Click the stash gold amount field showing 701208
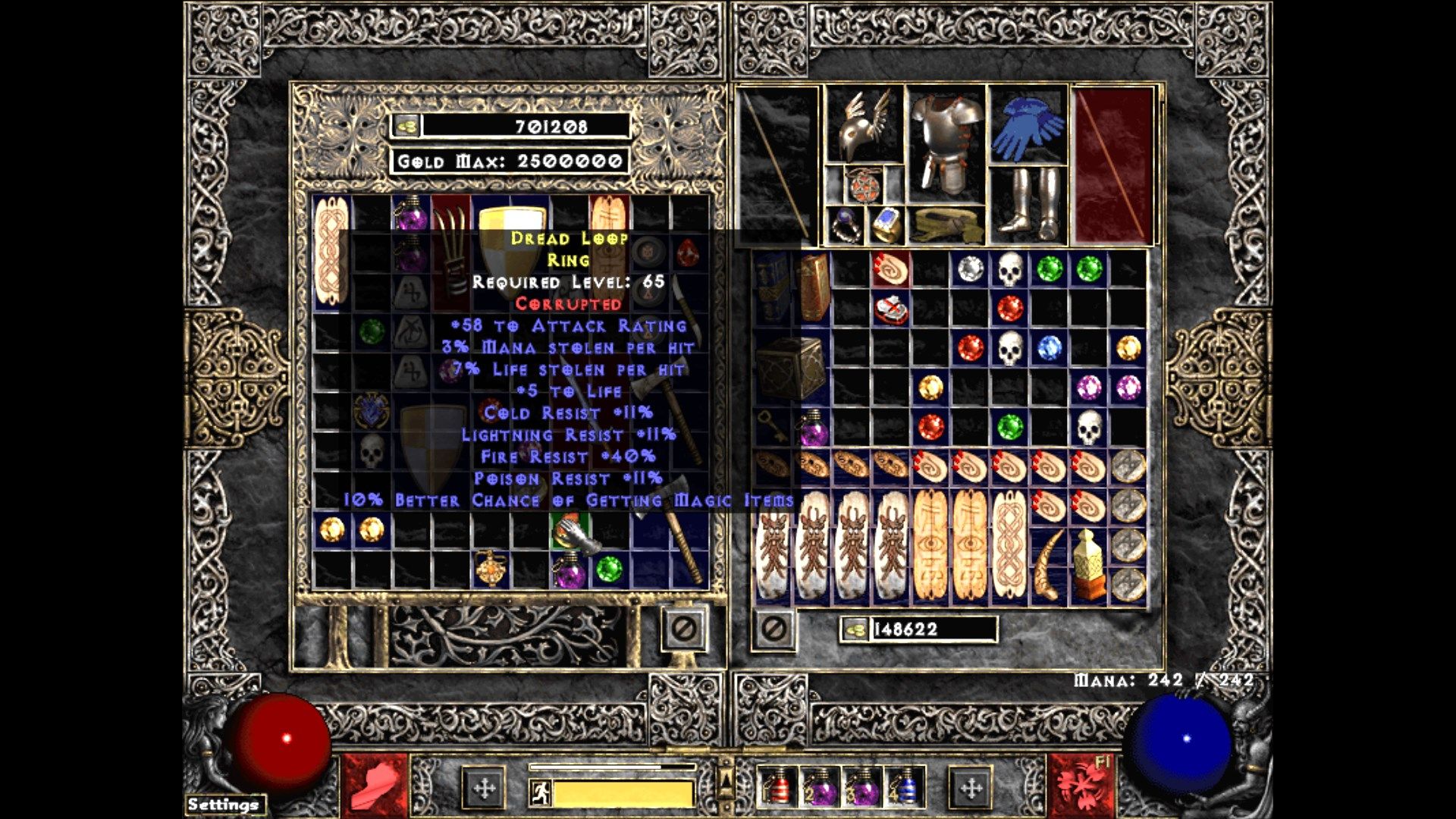The height and width of the screenshot is (819, 1456). point(546,128)
